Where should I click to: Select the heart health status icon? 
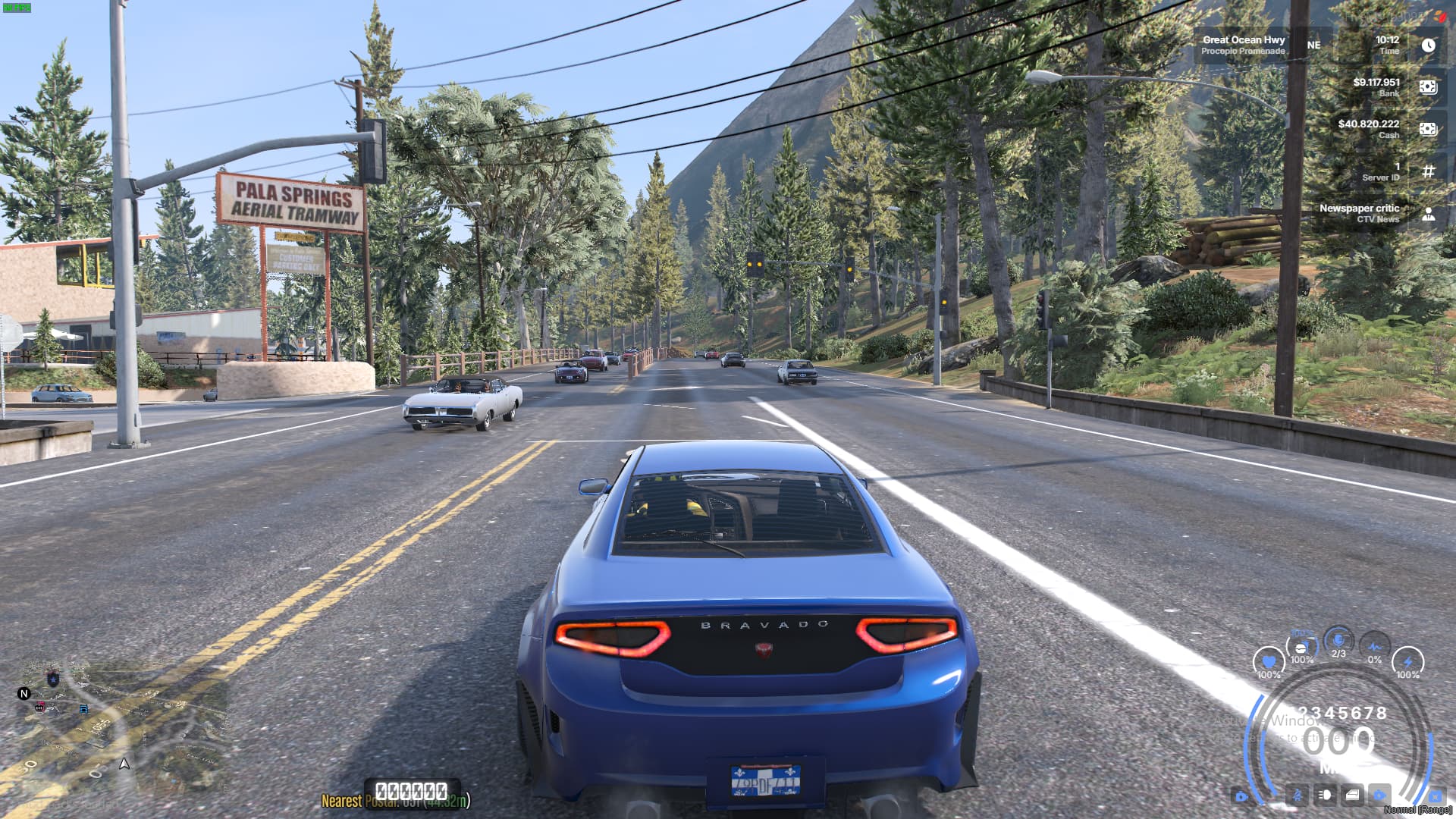coord(1268,662)
